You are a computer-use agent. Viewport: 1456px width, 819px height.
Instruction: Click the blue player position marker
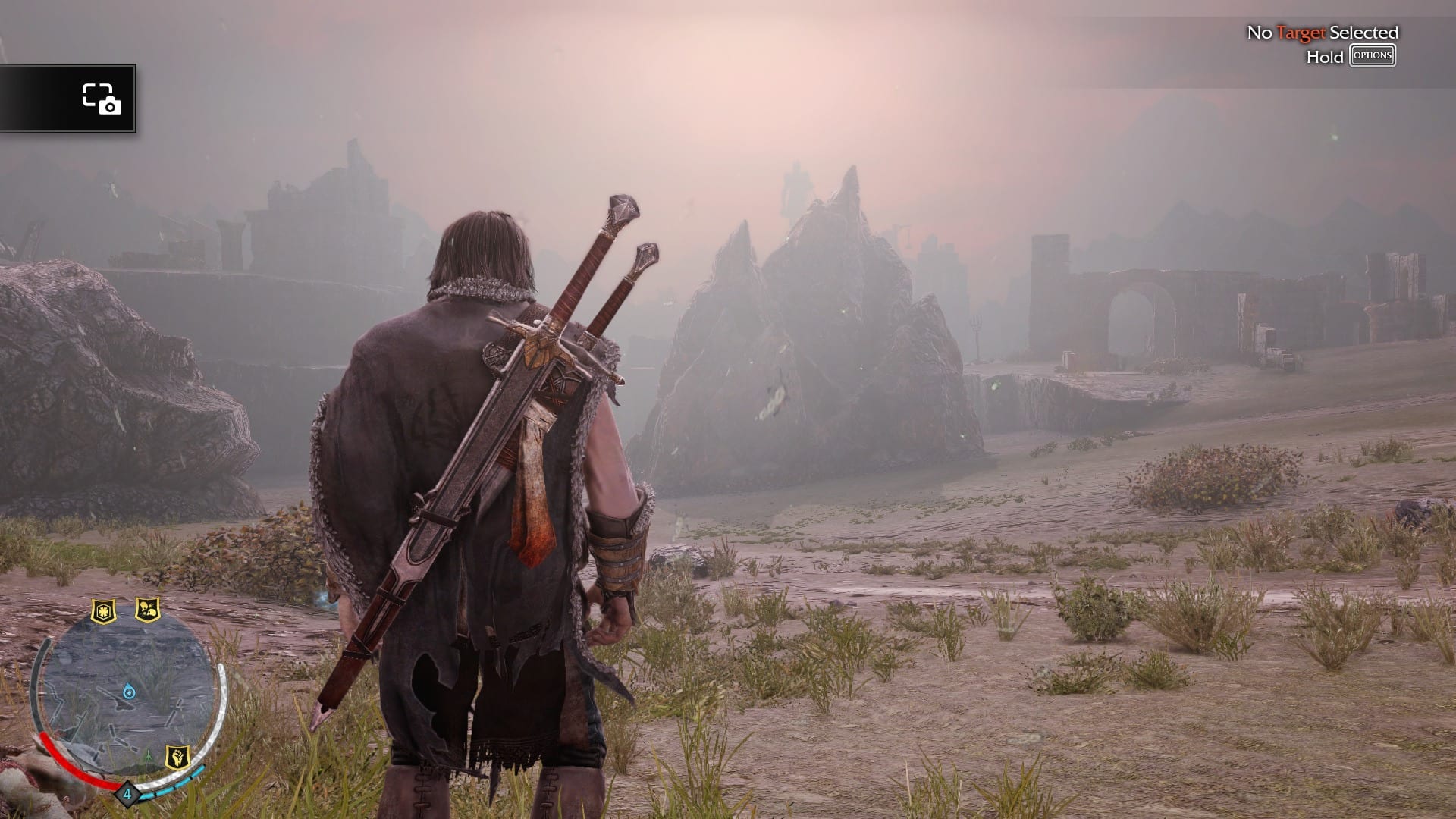pyautogui.click(x=128, y=691)
